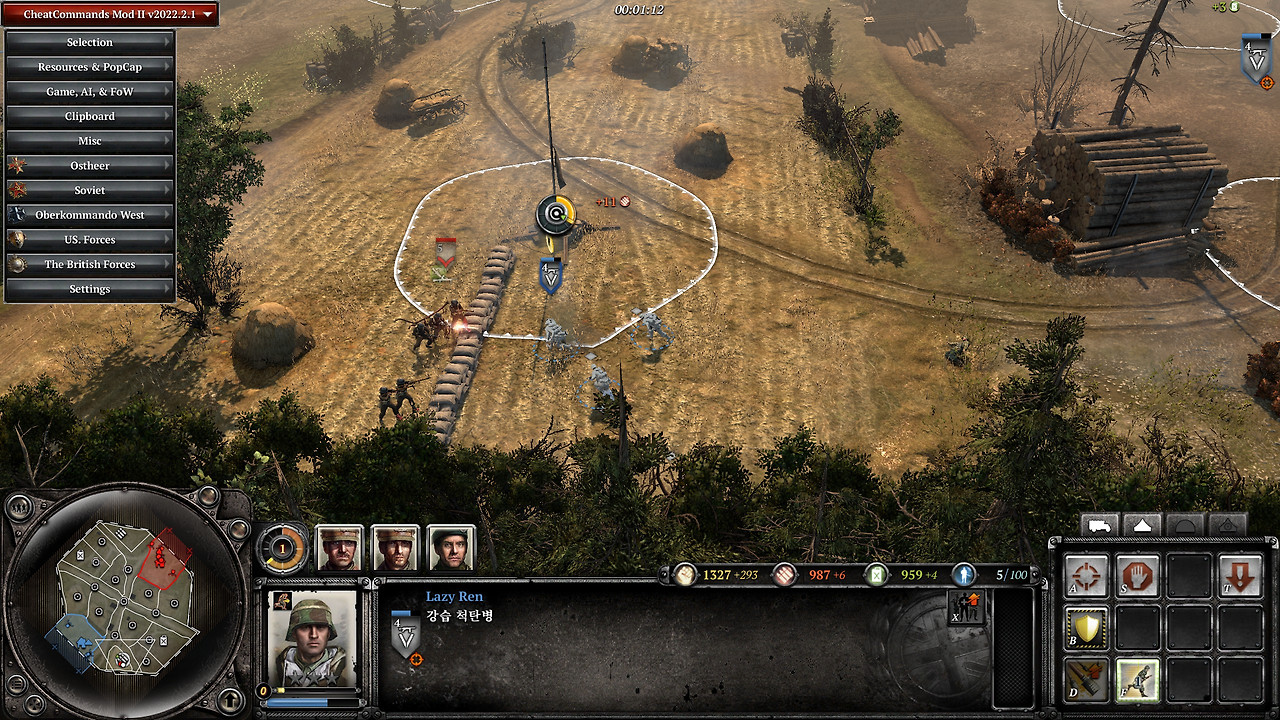Expand the Game, AI, & FoW entry
Screen dimensions: 1280x720
(x=90, y=92)
